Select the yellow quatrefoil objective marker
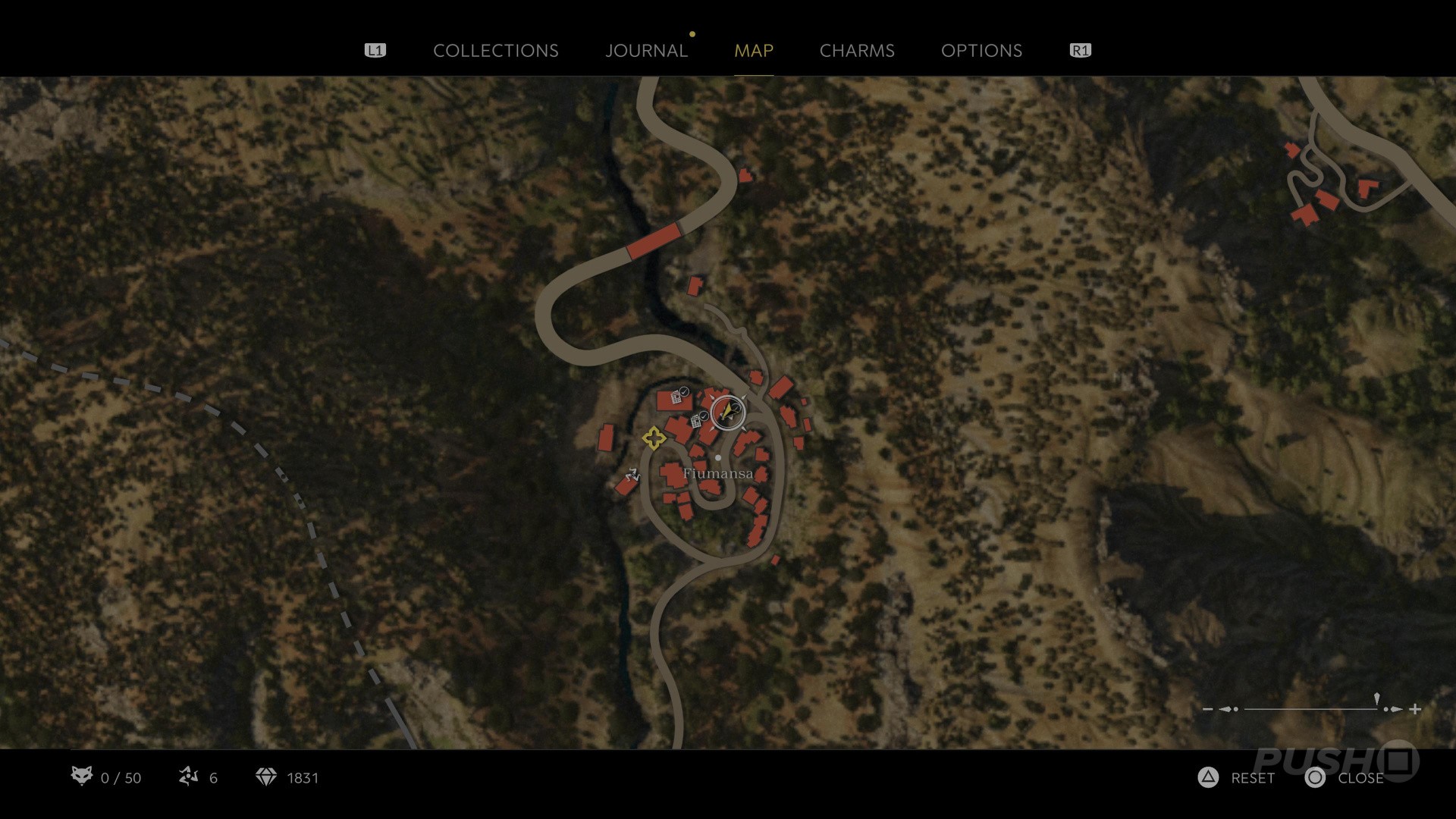This screenshot has height=819, width=1456. tap(654, 438)
